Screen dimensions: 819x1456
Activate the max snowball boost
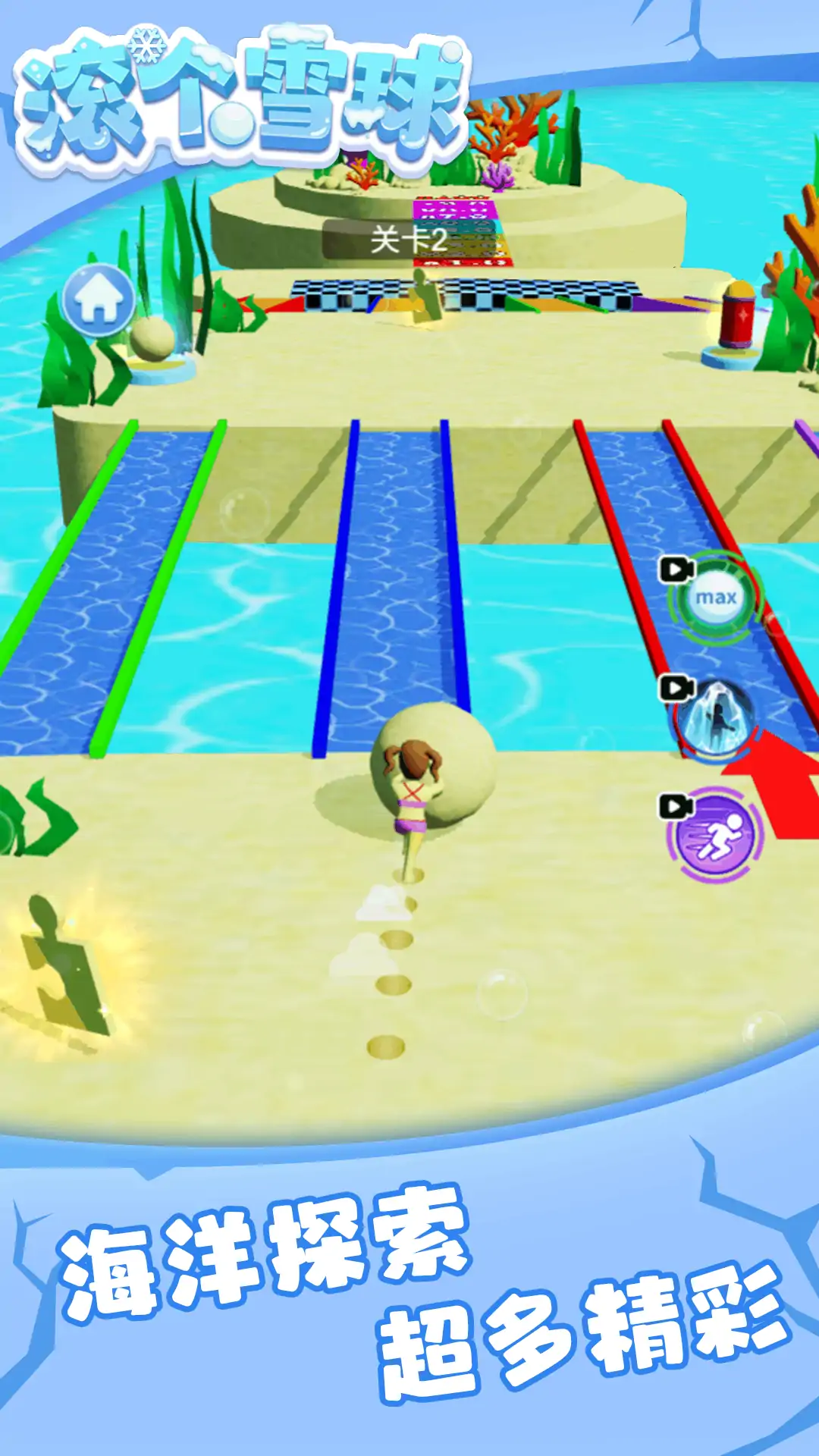tap(715, 598)
